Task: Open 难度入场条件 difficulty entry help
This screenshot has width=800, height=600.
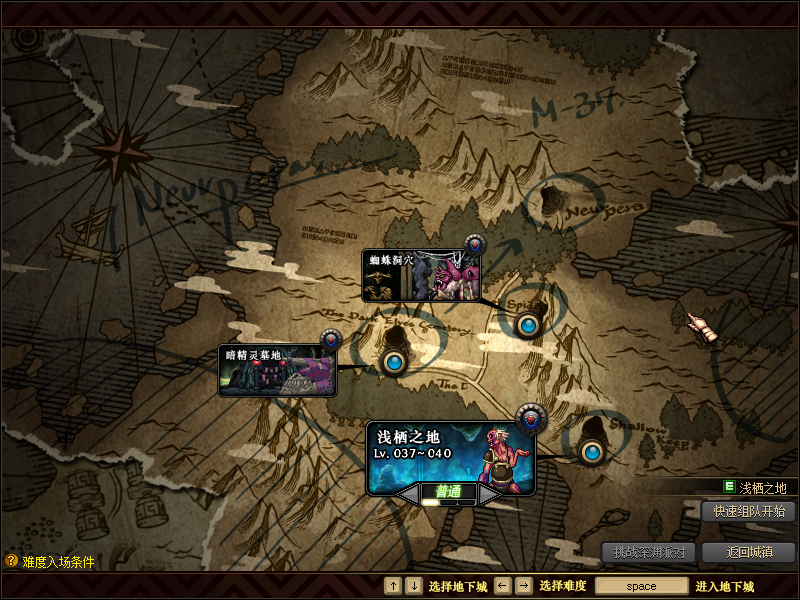Action: pyautogui.click(x=50, y=562)
